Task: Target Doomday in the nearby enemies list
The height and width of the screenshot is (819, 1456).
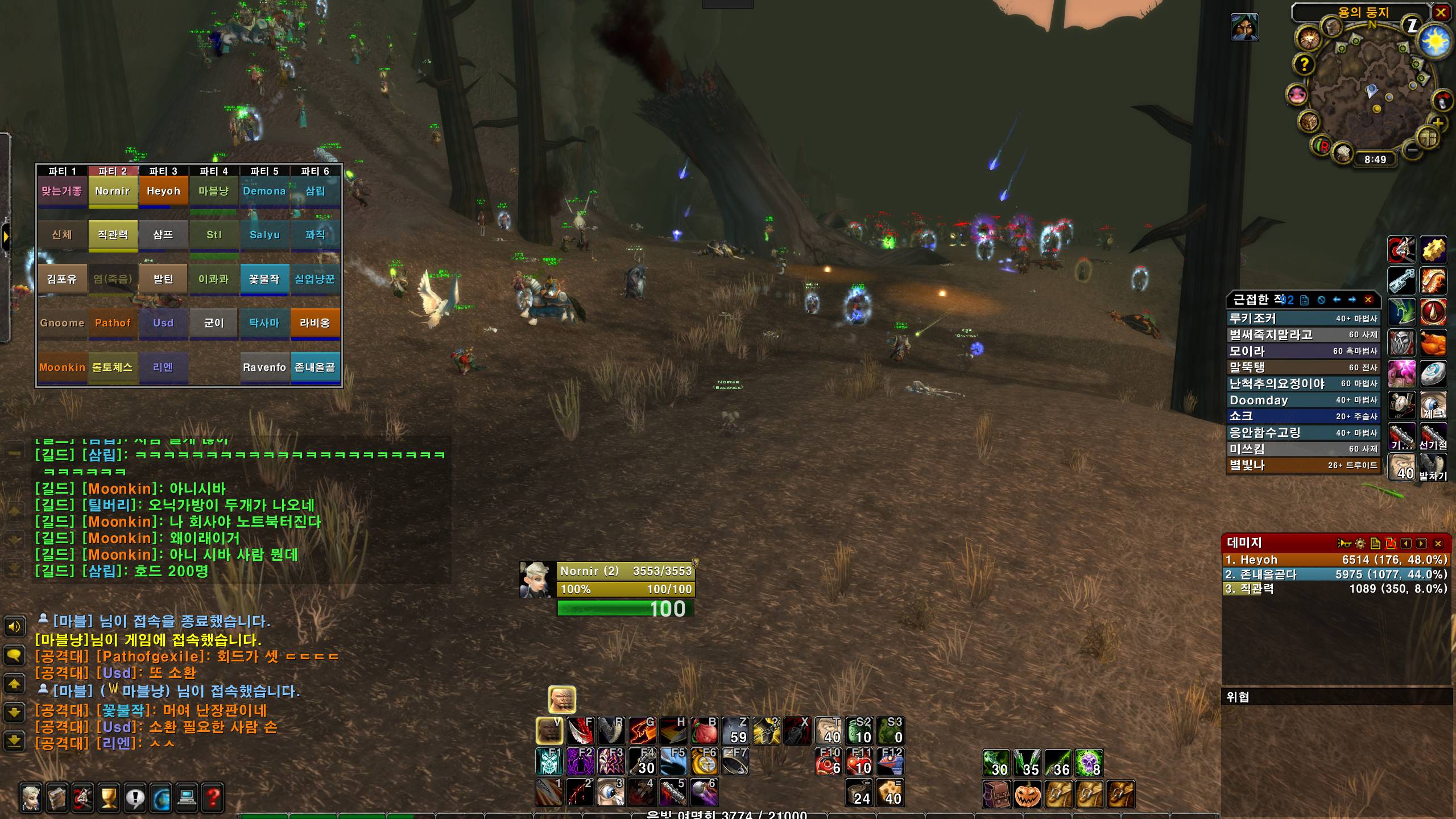Action: (1302, 400)
